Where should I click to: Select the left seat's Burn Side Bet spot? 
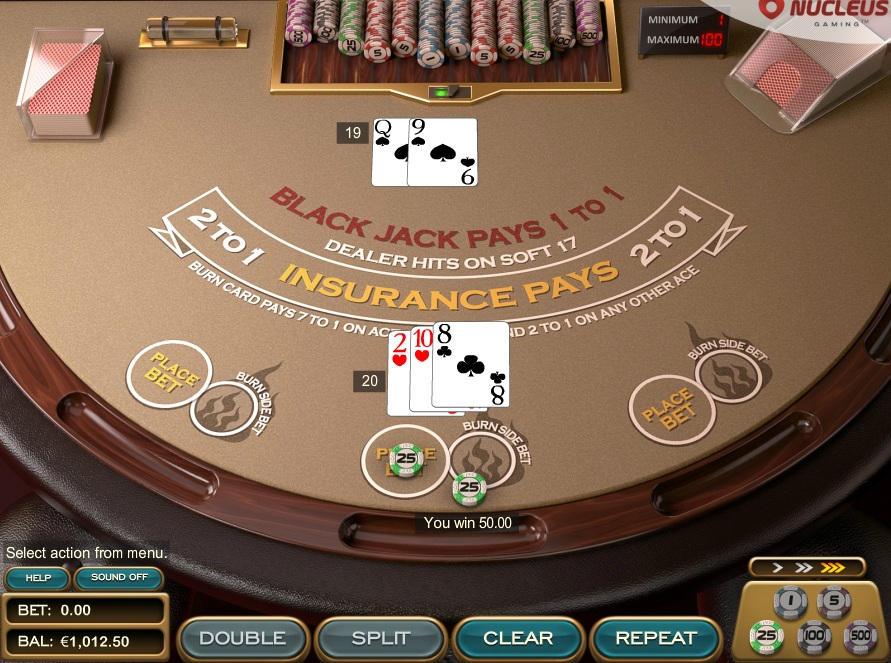click(222, 408)
